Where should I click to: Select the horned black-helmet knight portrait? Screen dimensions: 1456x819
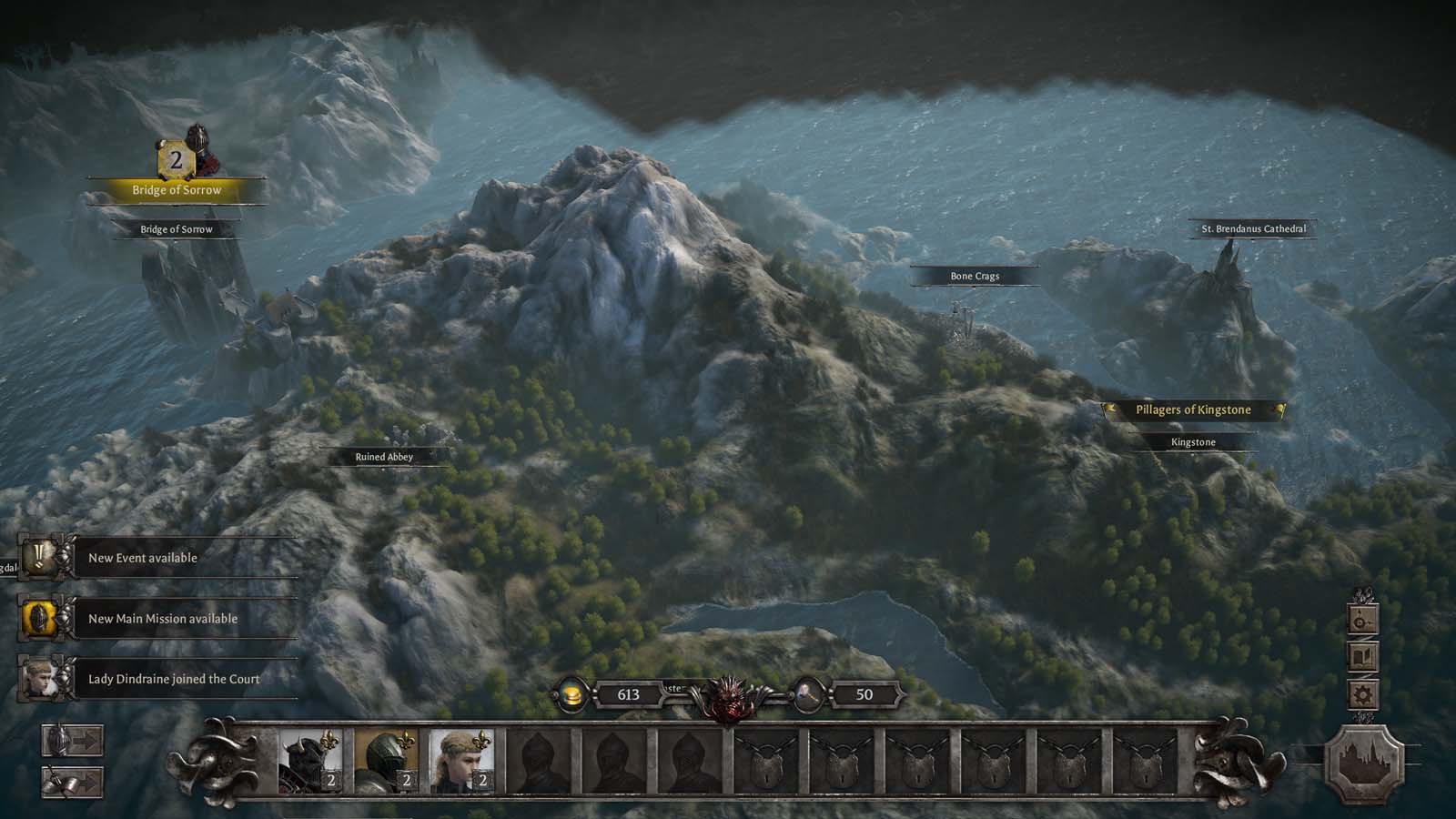point(310,761)
